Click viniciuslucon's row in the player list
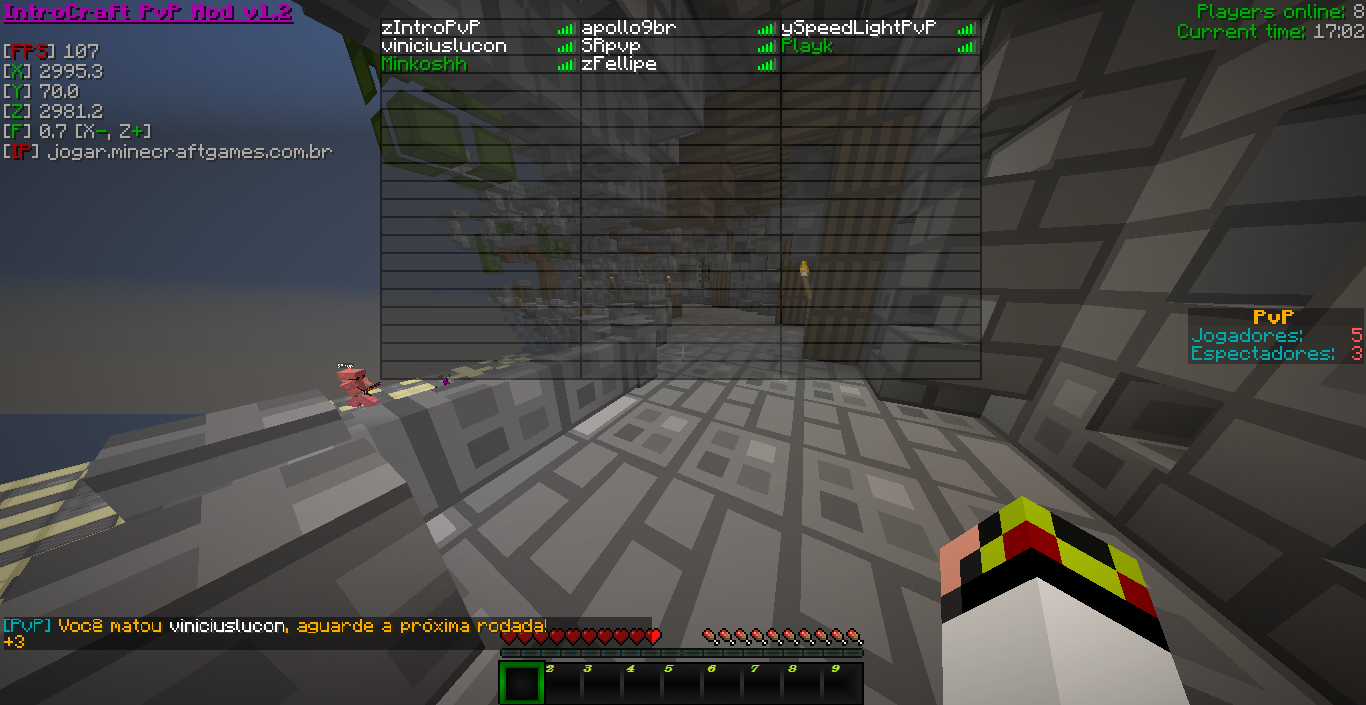The width and height of the screenshot is (1366, 705). coord(444,46)
